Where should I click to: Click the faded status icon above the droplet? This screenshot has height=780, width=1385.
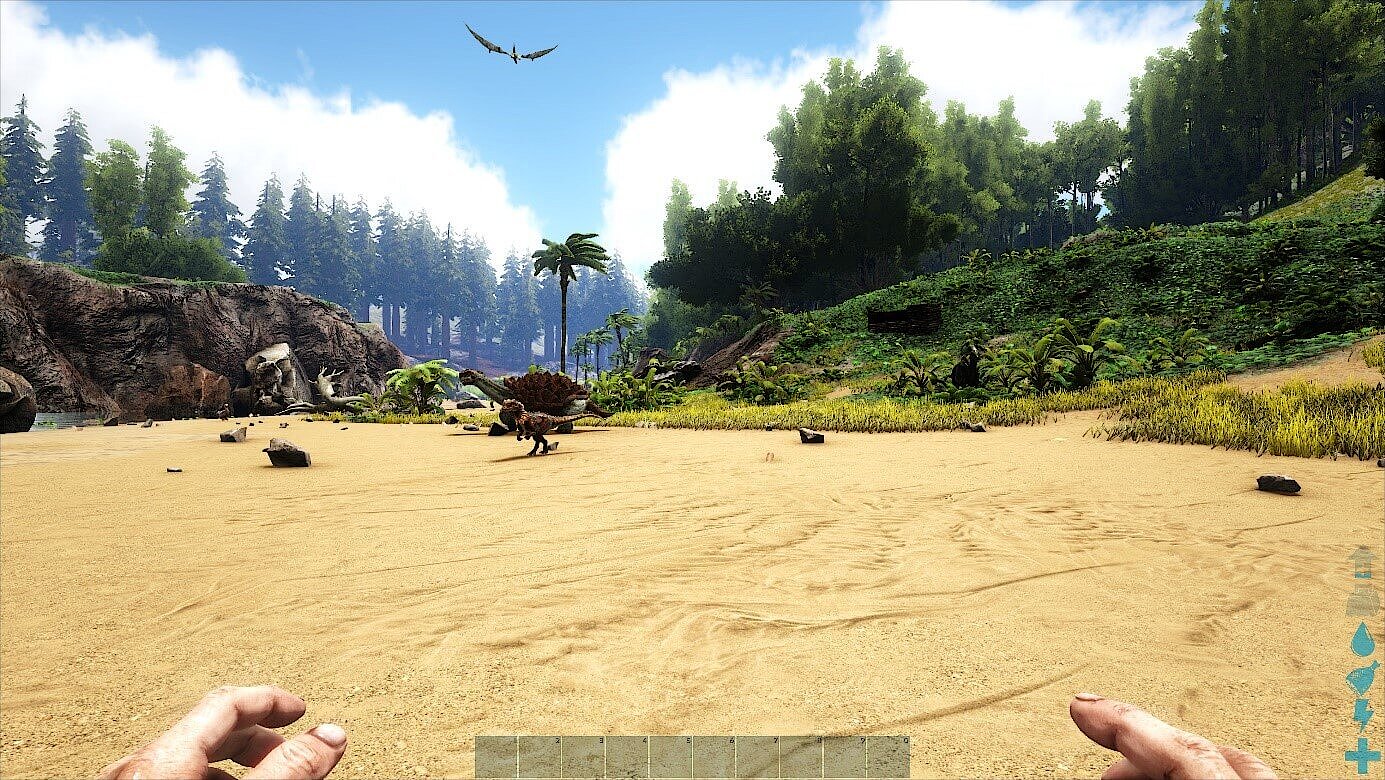pos(1360,601)
